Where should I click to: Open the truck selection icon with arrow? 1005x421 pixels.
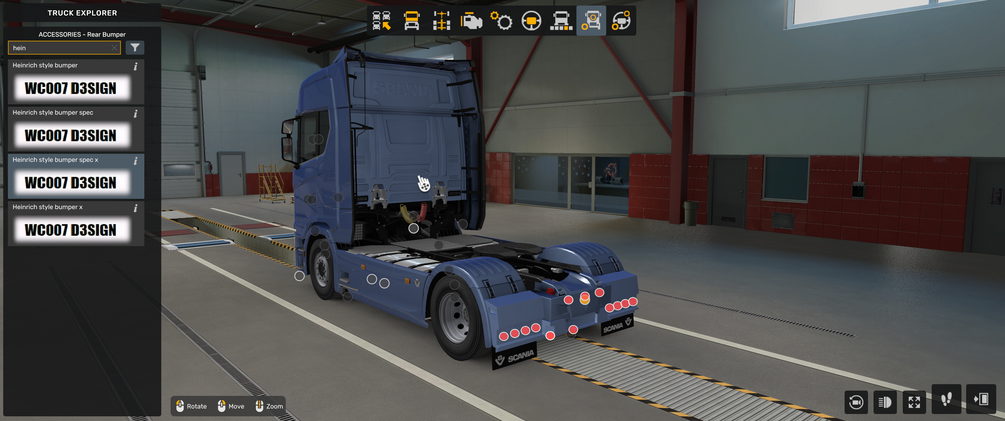(x=381, y=21)
